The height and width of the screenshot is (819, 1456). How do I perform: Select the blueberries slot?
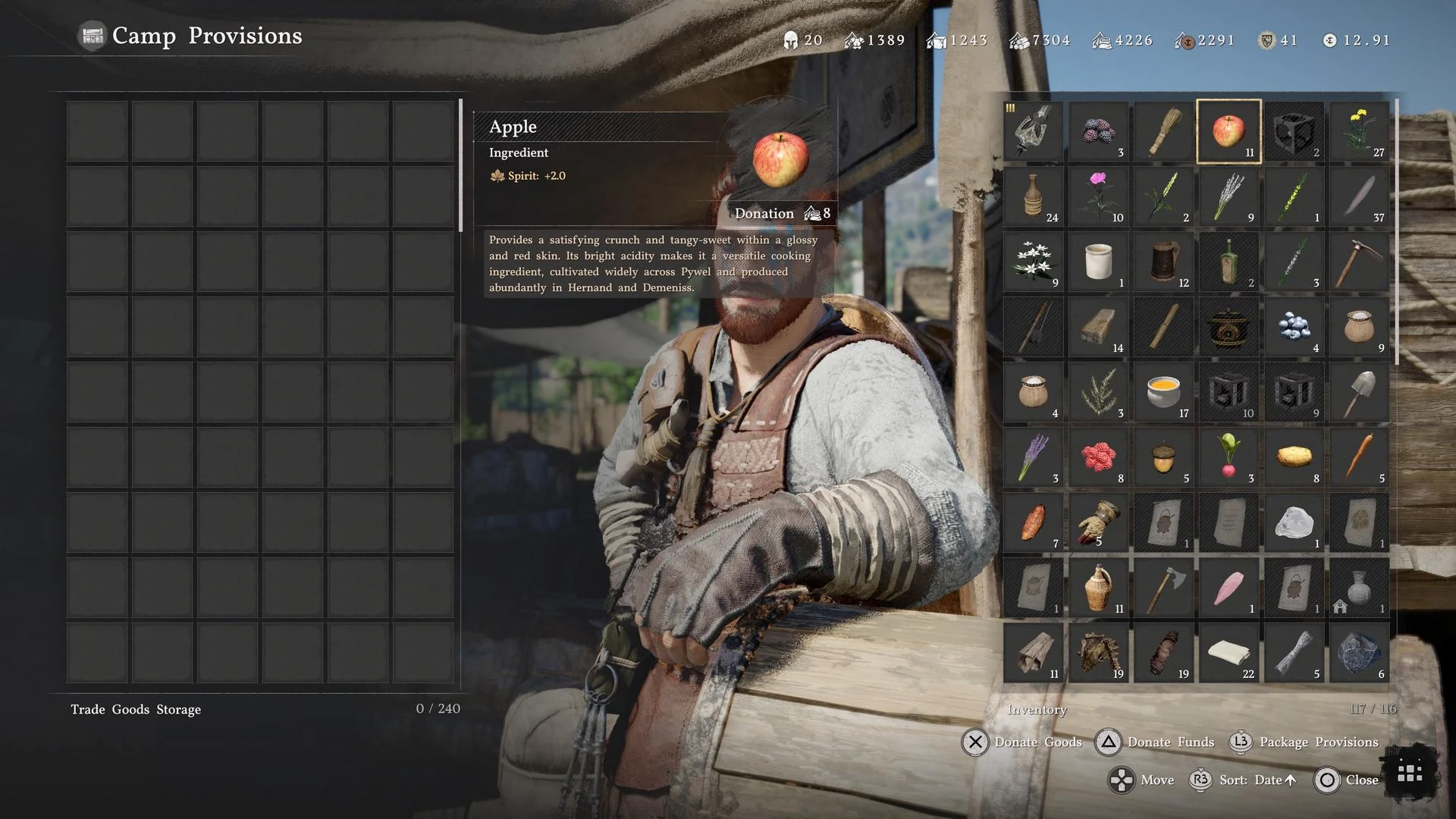tap(1294, 327)
